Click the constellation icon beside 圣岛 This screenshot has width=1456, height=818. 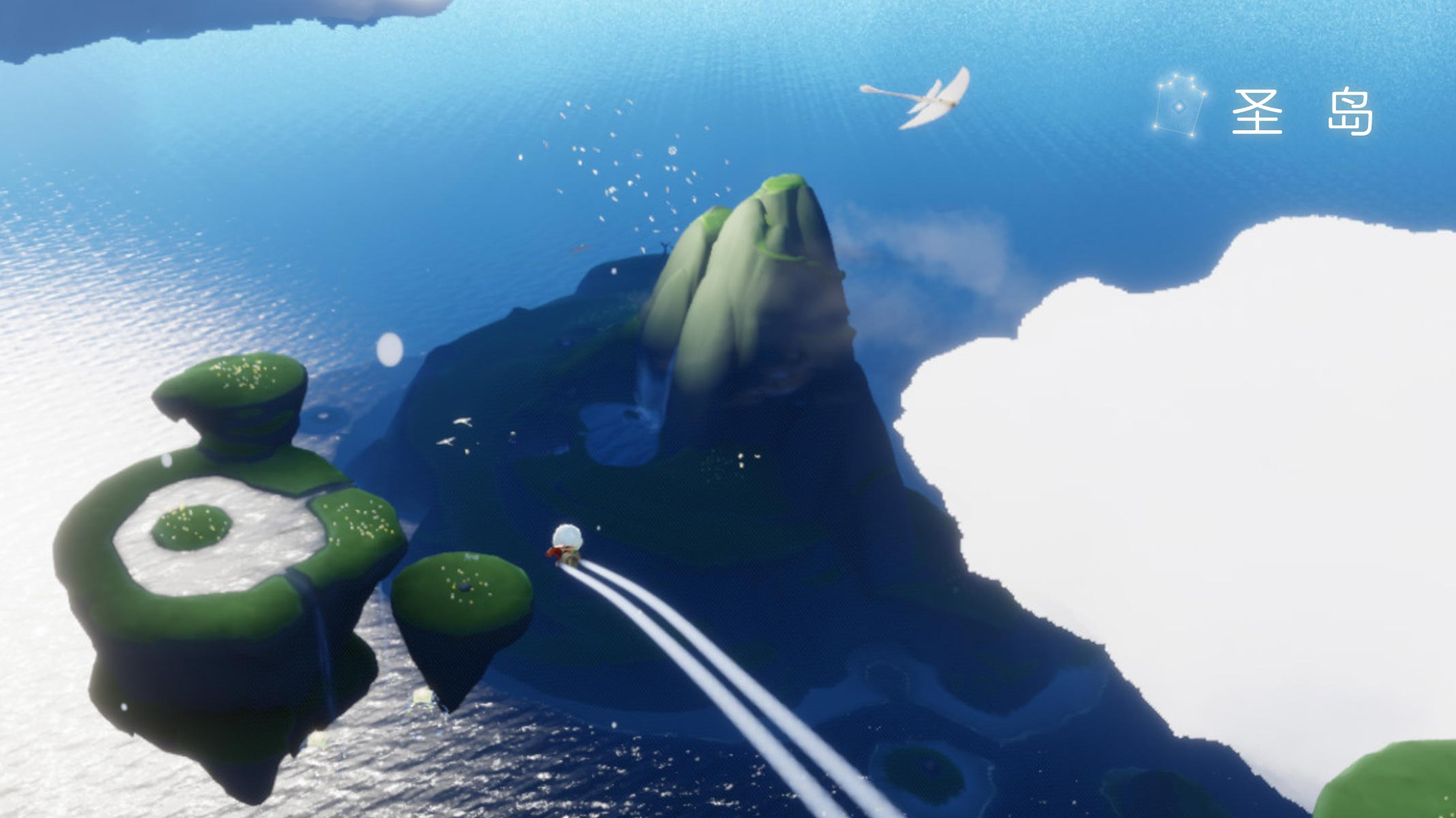tap(1179, 106)
